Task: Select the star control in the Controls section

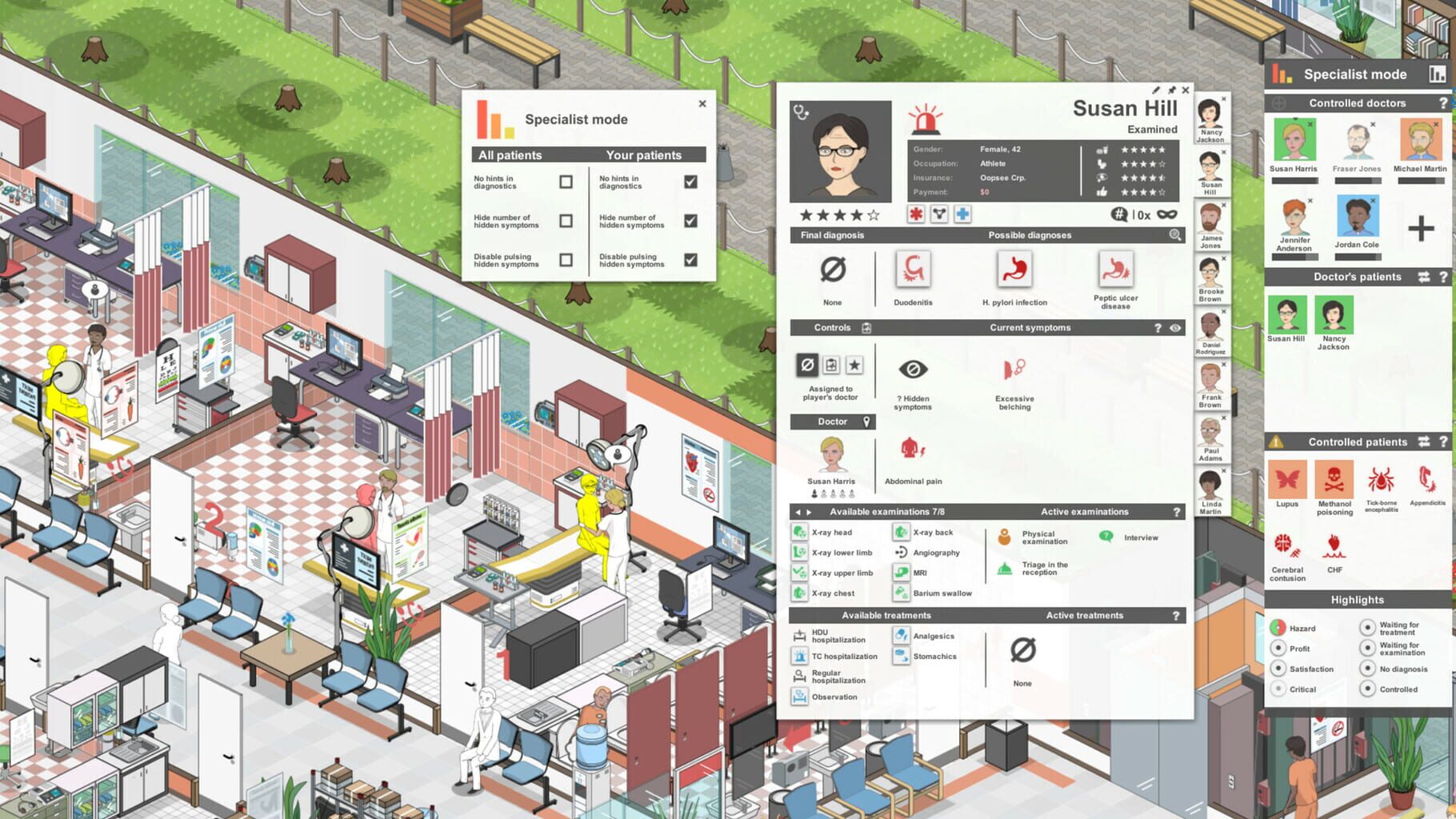Action: [856, 366]
